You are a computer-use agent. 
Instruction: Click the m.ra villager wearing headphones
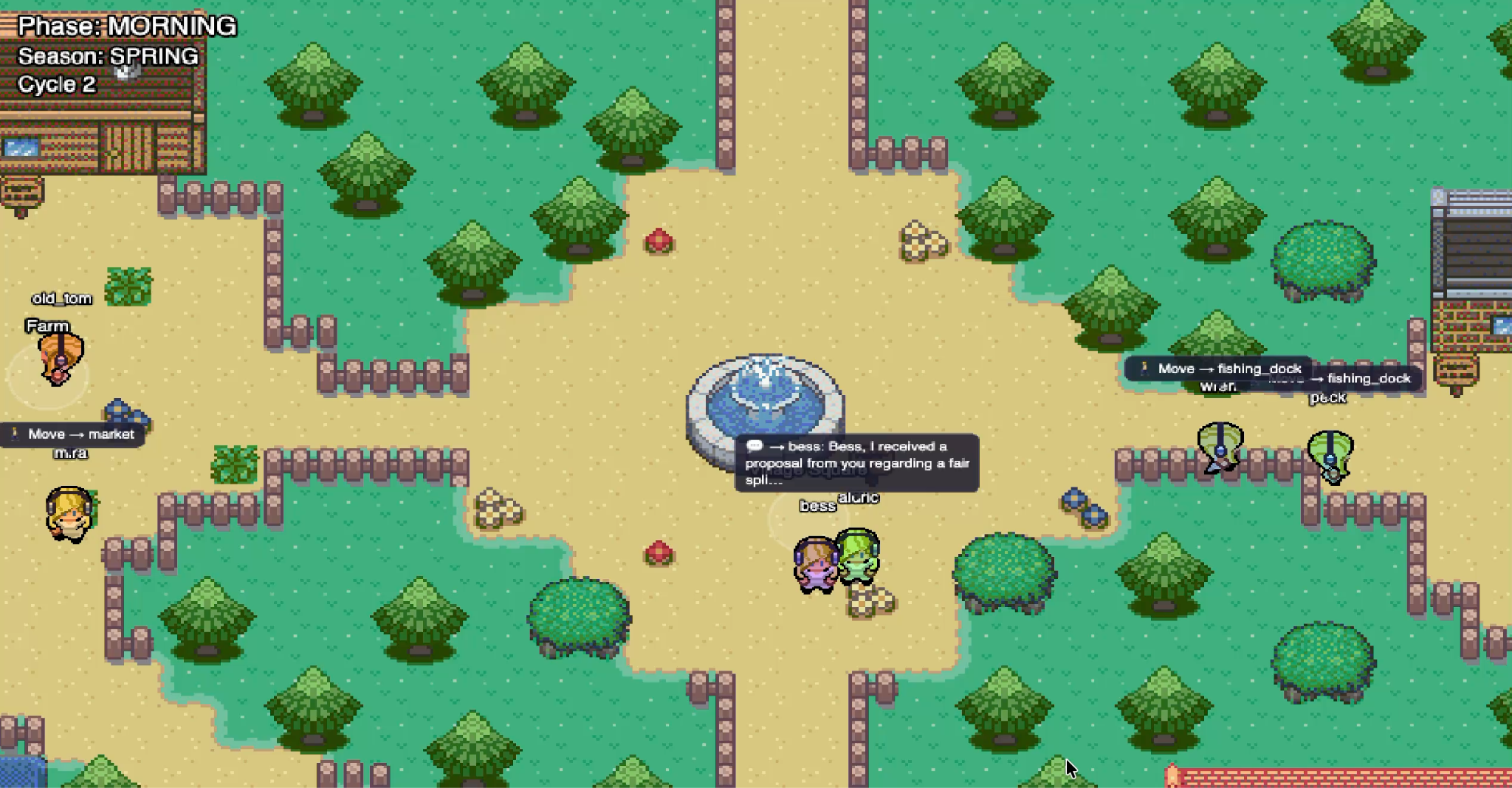pos(70,513)
